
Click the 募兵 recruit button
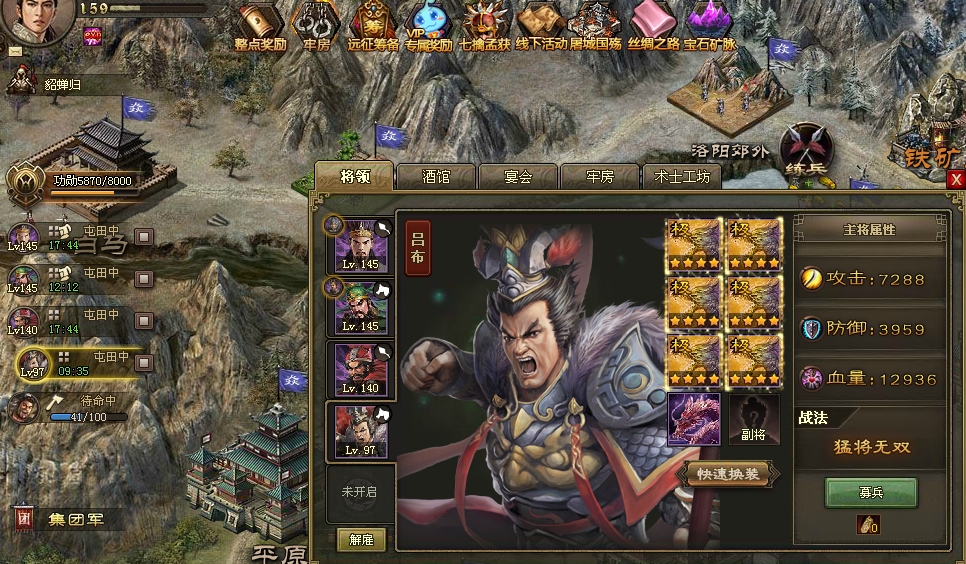tap(870, 492)
